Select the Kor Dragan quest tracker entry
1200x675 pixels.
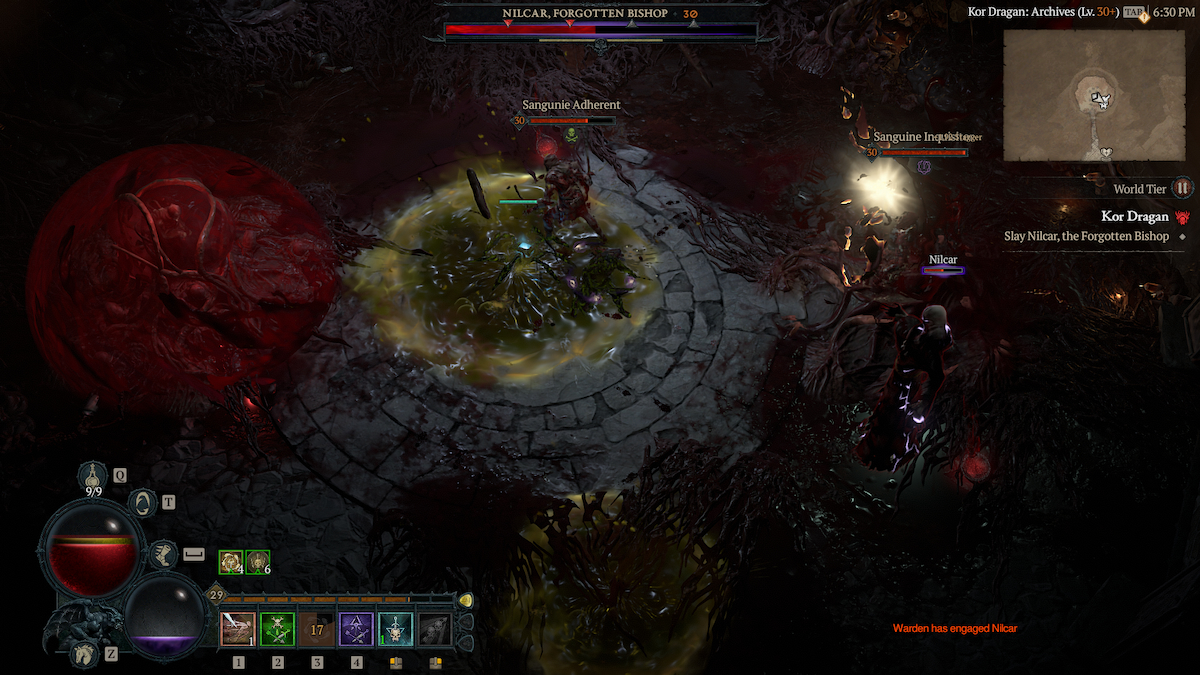click(1134, 217)
